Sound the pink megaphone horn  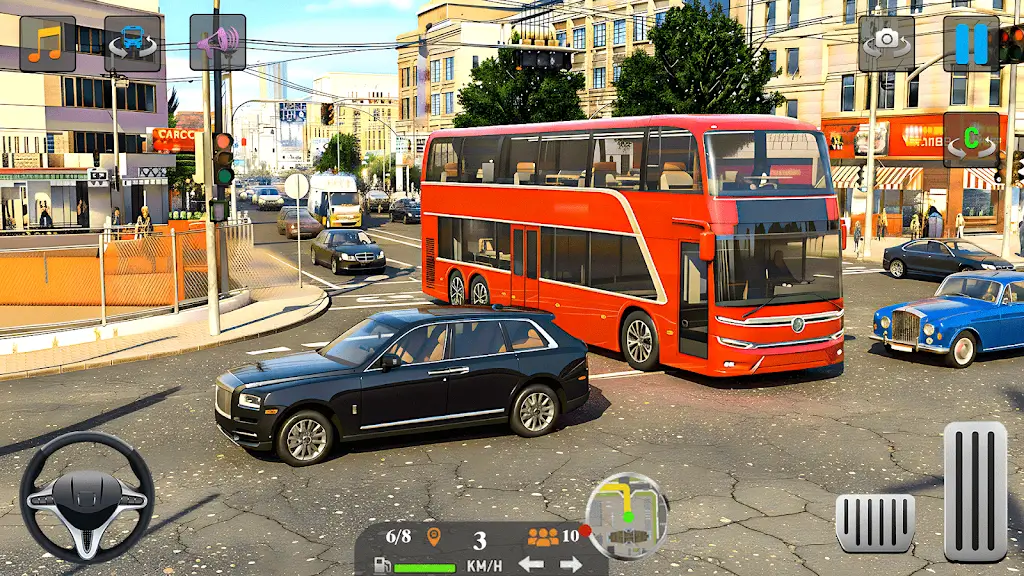point(217,43)
